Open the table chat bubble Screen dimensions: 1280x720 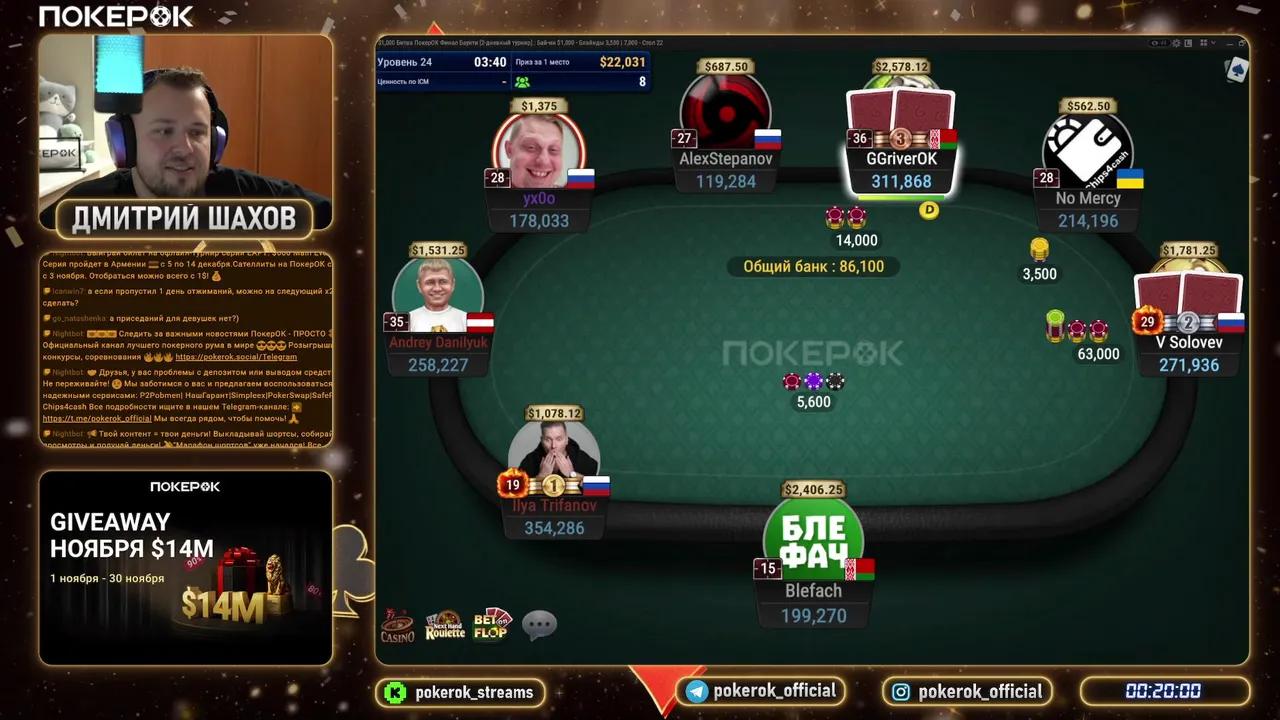[537, 625]
